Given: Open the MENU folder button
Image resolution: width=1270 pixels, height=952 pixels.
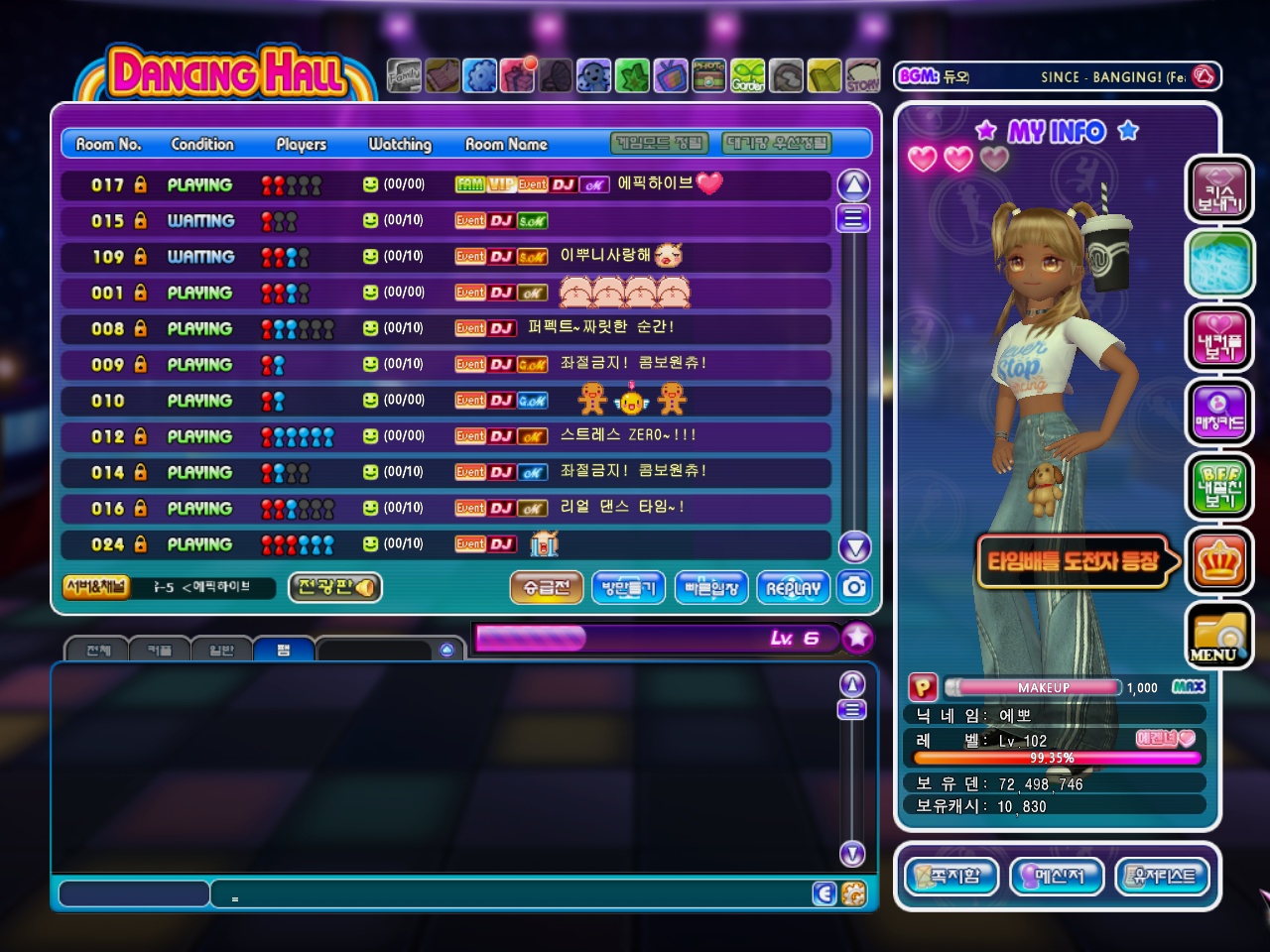Looking at the screenshot, I should click(1217, 637).
